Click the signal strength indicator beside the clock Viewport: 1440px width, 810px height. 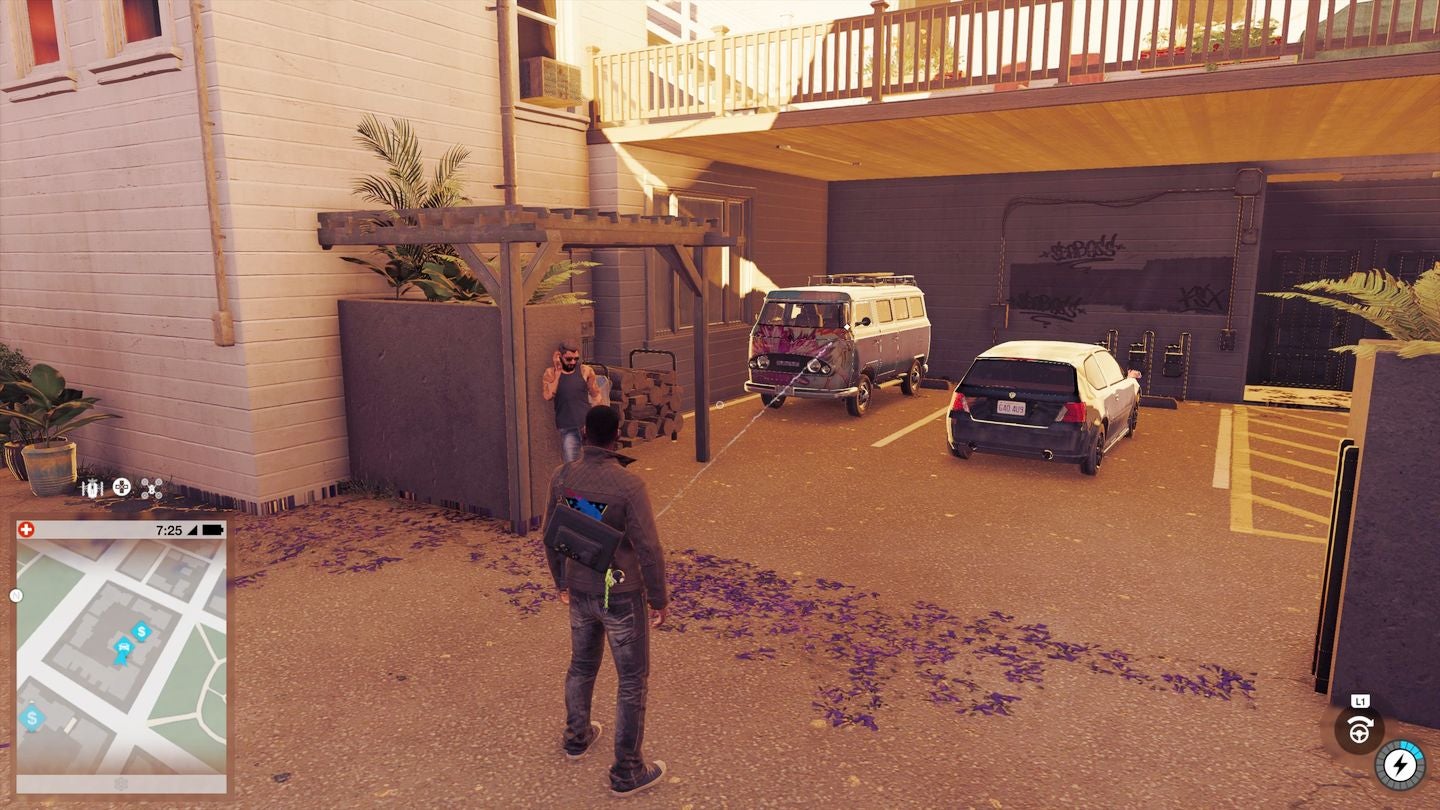point(193,529)
